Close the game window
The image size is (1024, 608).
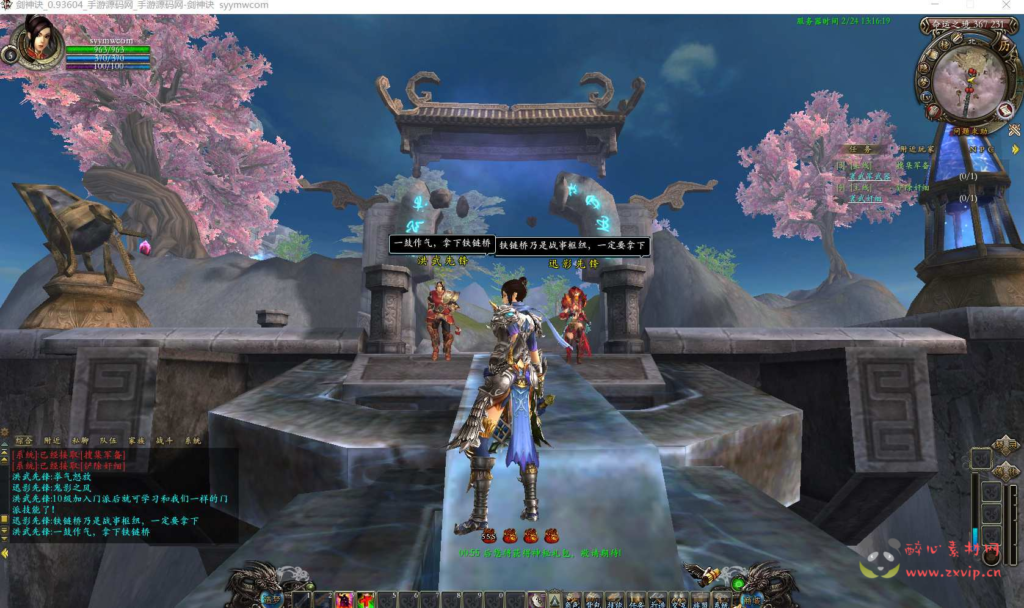click(1005, 6)
